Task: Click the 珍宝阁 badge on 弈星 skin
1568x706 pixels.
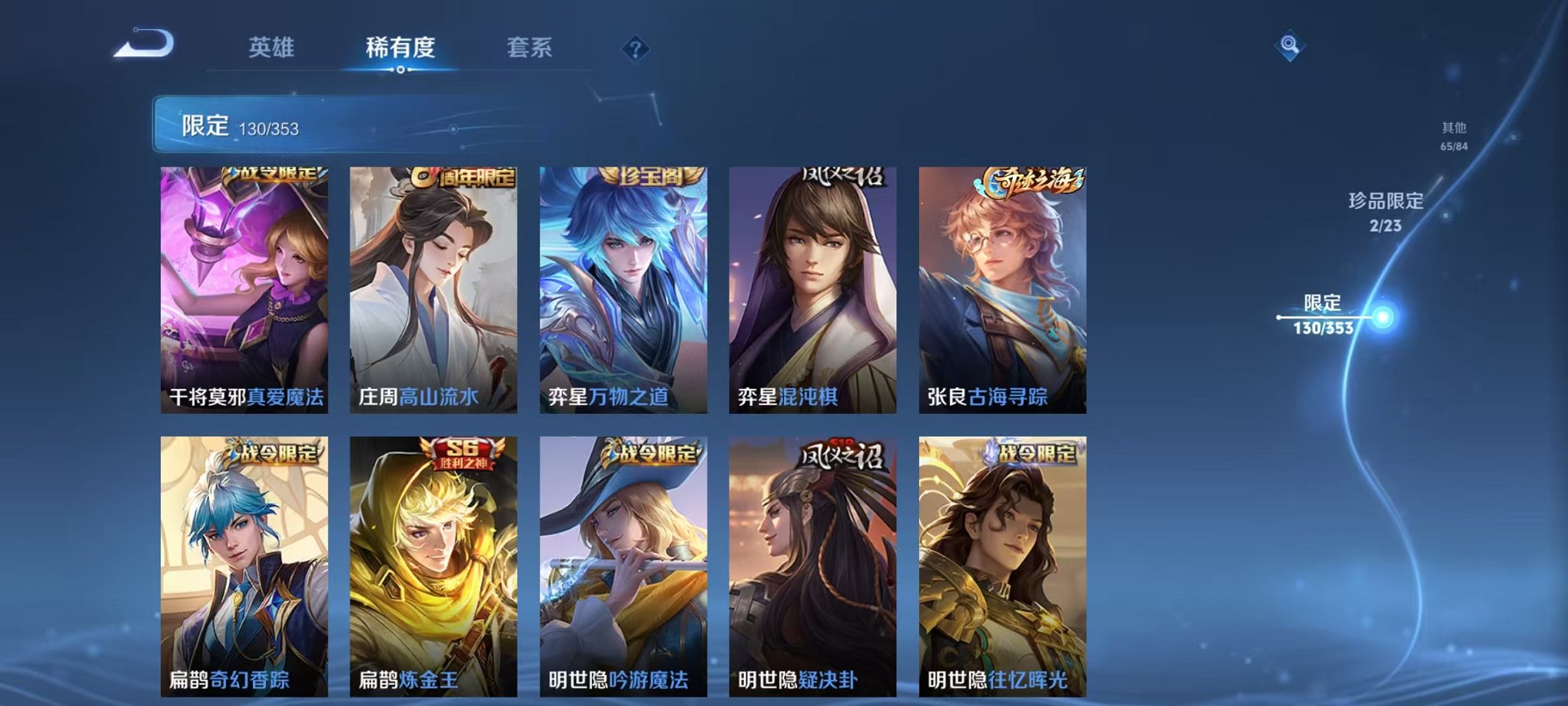Action: point(649,175)
